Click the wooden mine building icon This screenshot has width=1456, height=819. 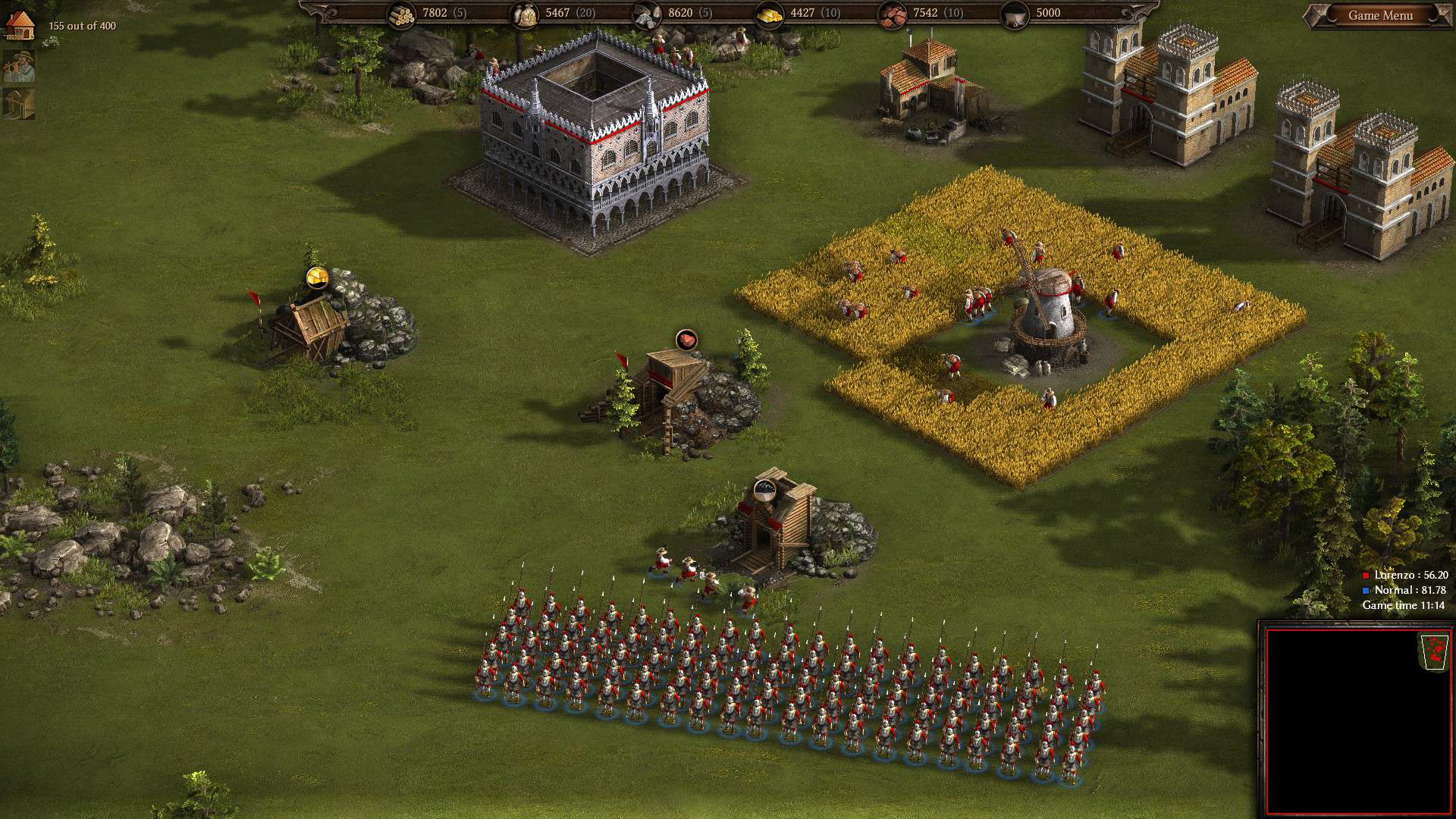tap(19, 104)
